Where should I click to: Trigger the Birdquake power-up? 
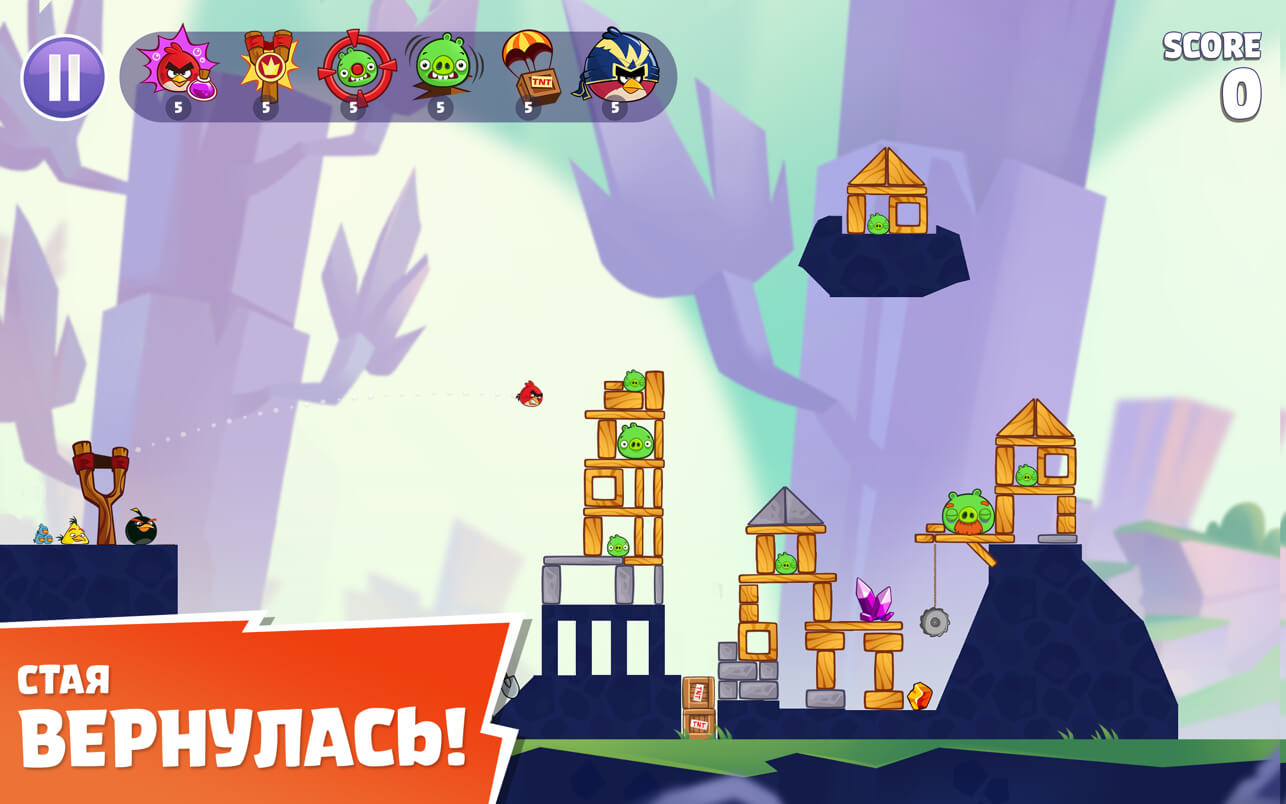(438, 70)
